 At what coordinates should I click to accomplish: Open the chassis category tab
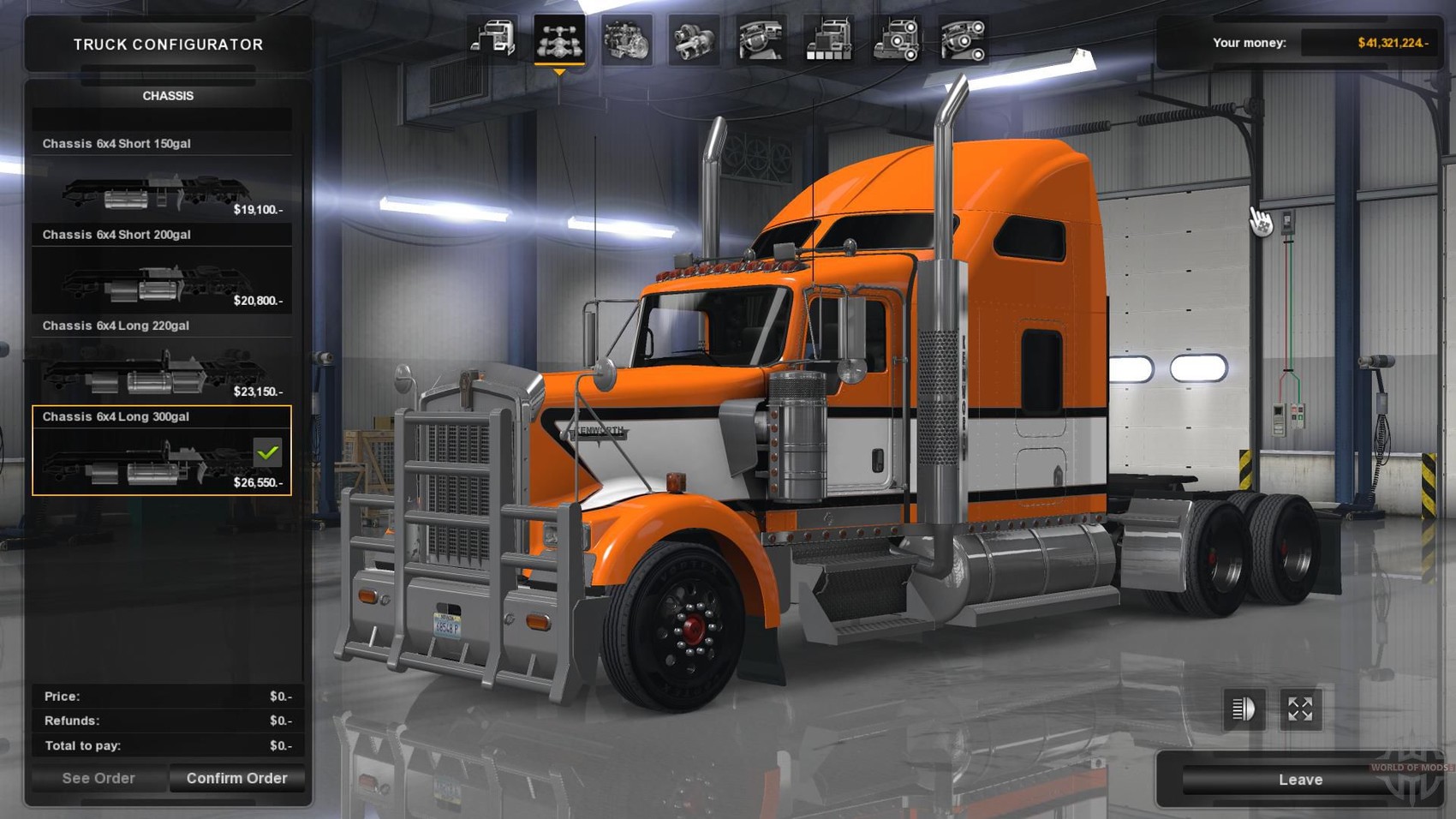coord(559,39)
